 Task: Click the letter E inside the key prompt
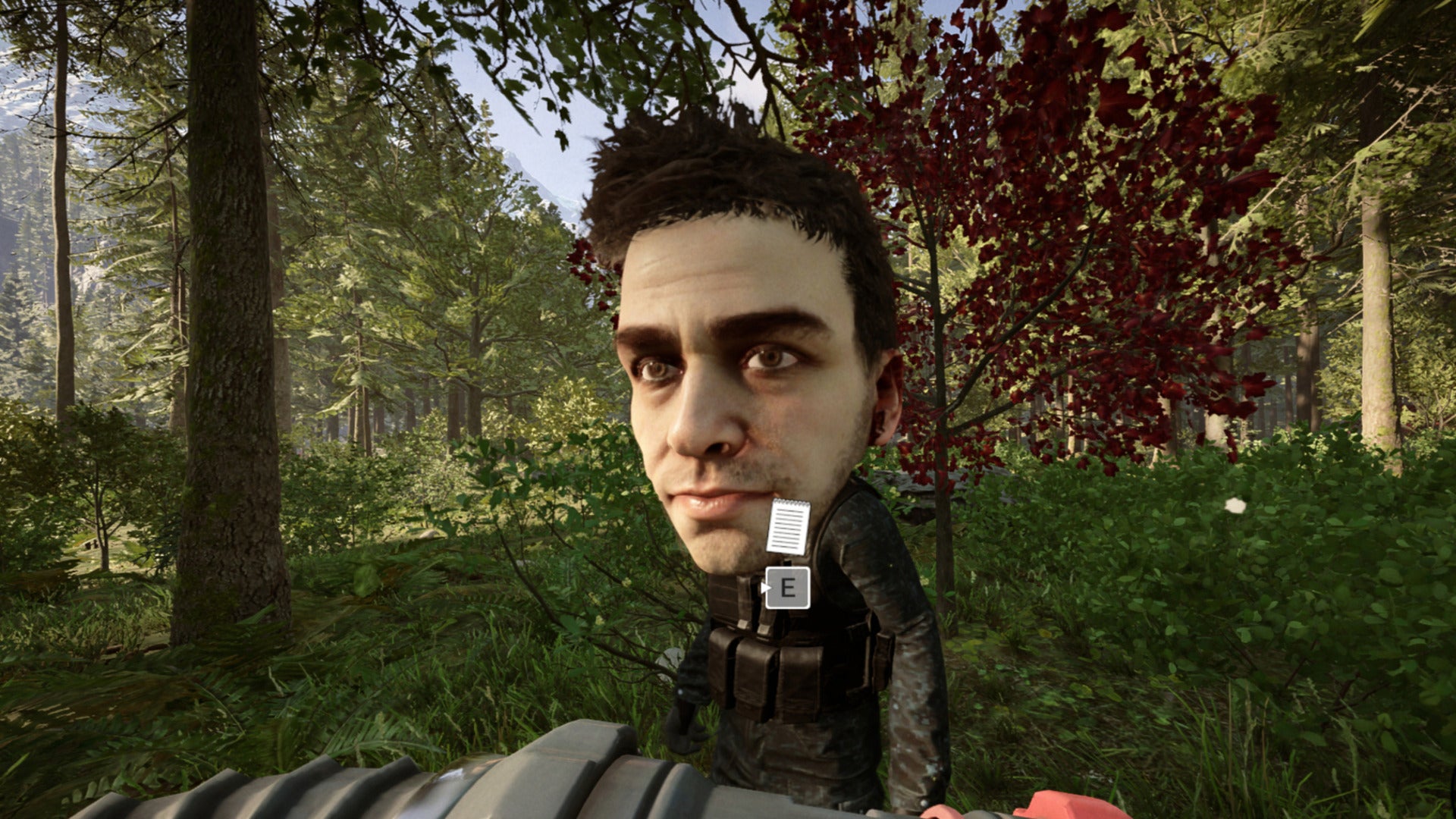point(789,588)
